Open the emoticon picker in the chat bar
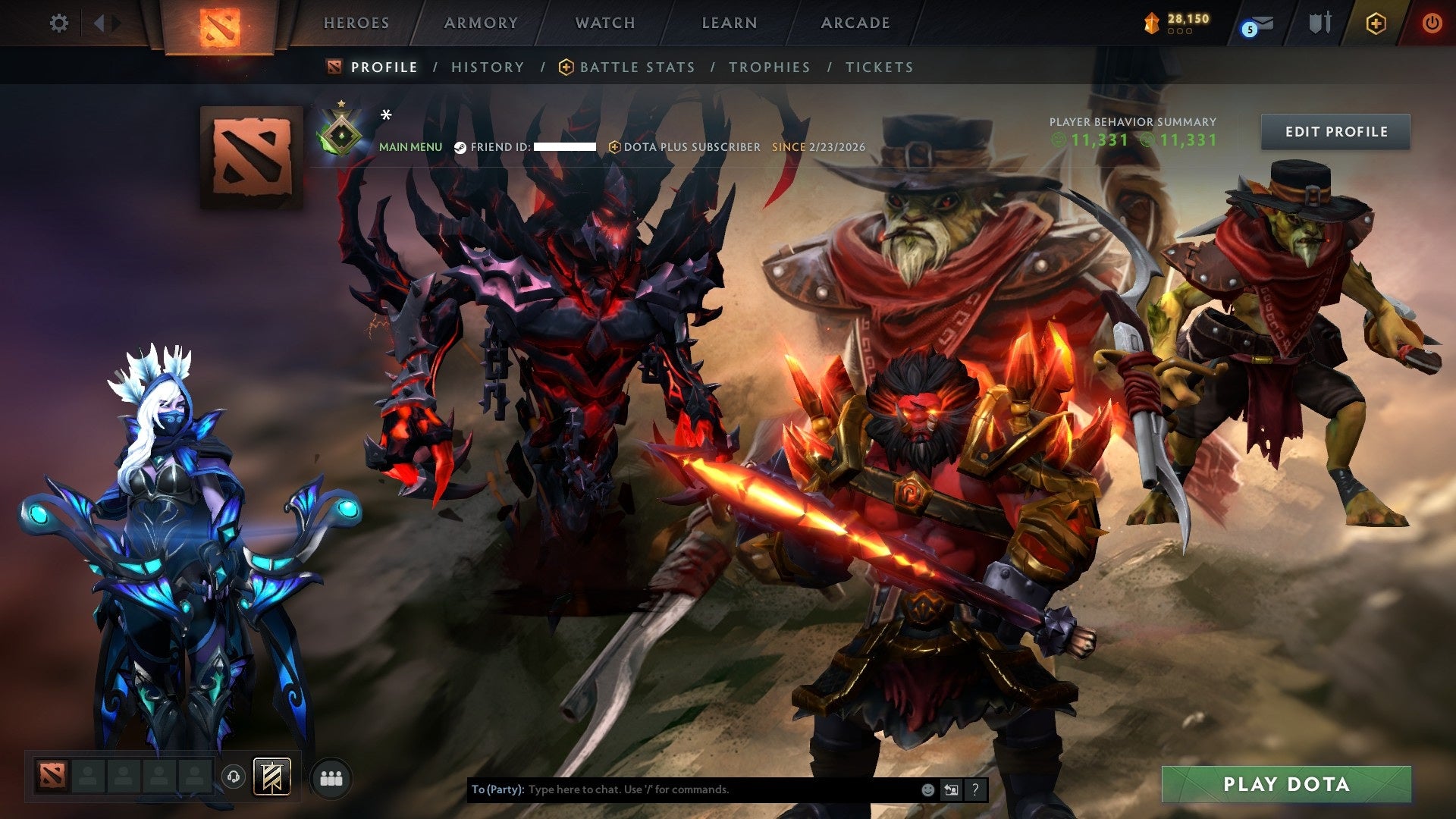Viewport: 1456px width, 819px height. coord(927,789)
